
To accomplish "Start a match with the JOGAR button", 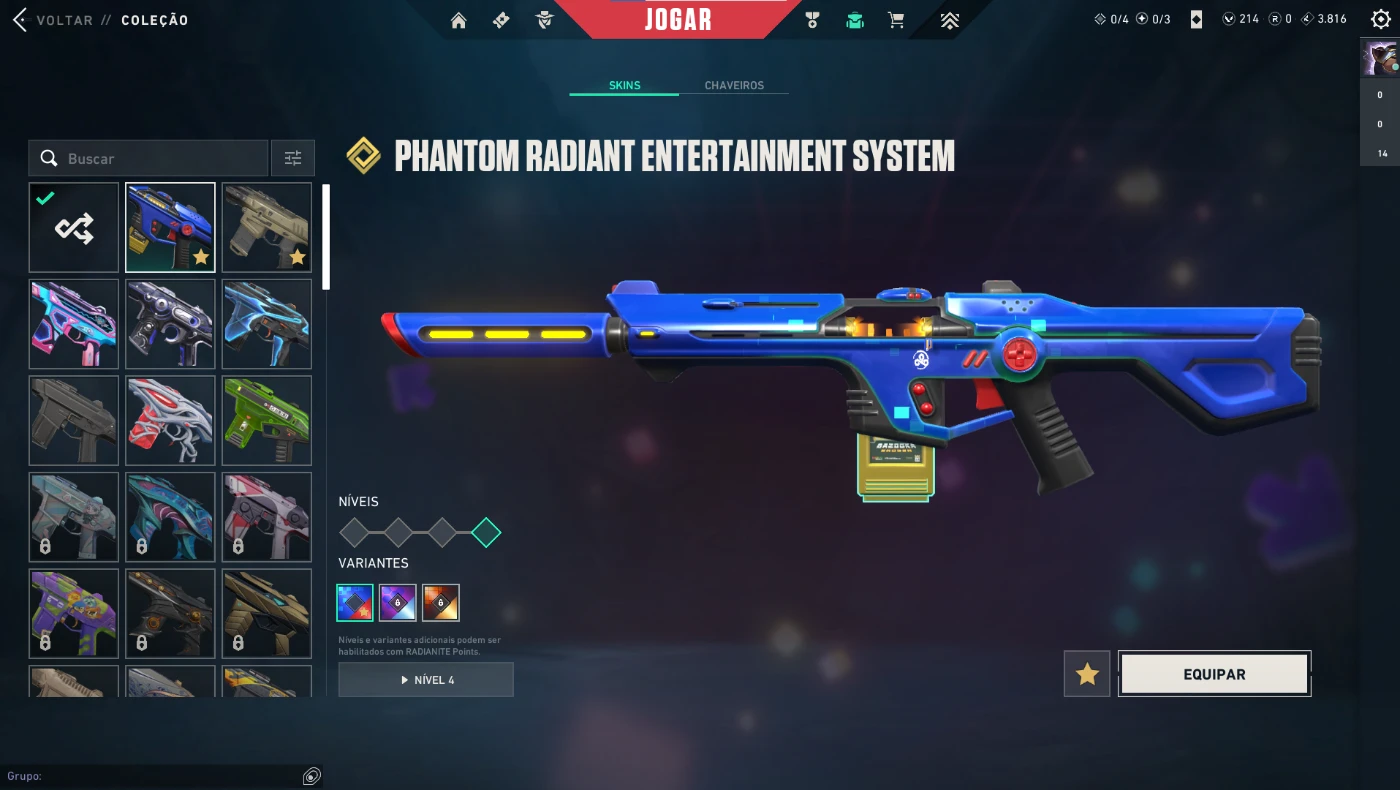I will [x=678, y=19].
